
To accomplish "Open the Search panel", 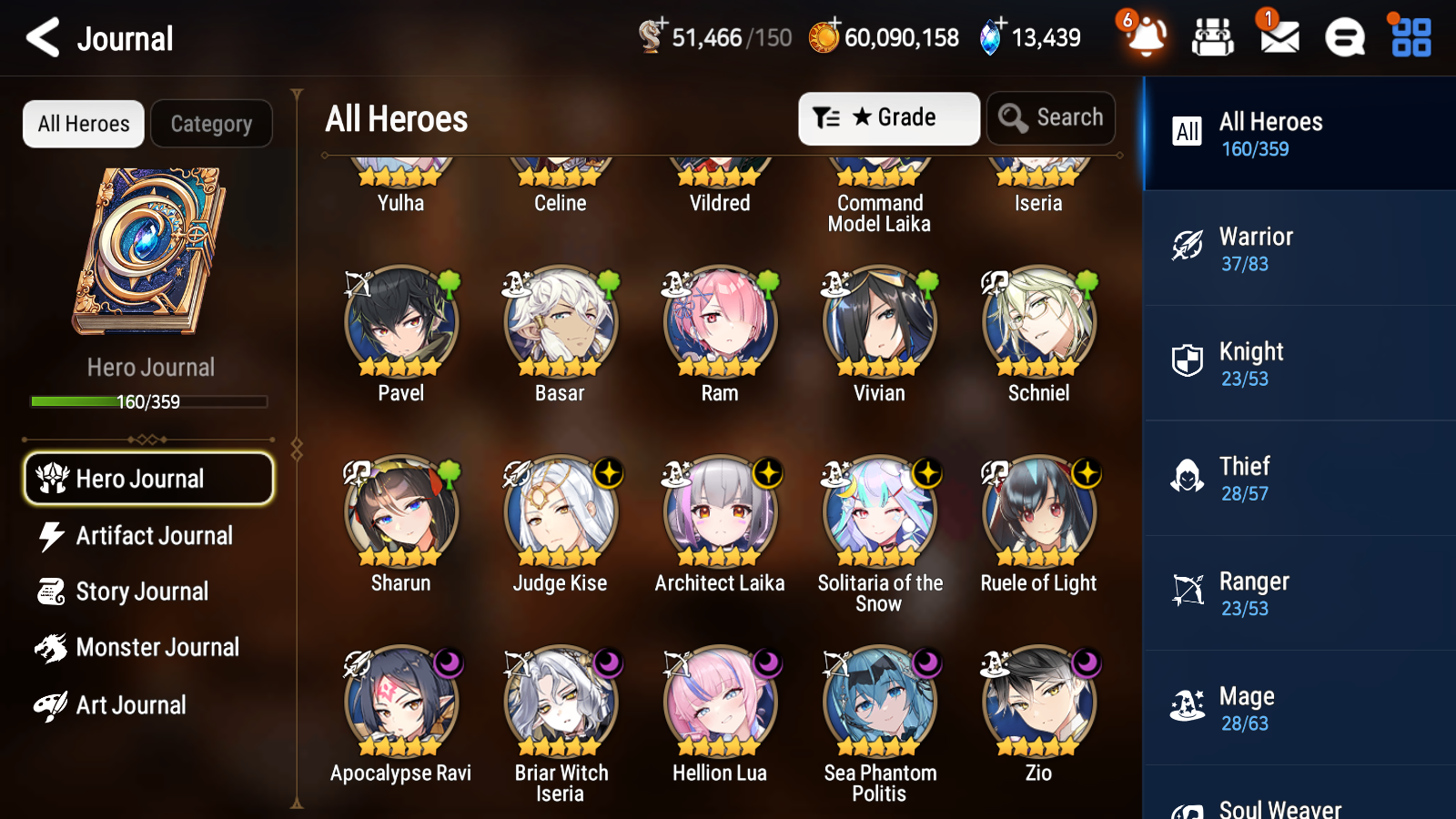I will [1051, 117].
